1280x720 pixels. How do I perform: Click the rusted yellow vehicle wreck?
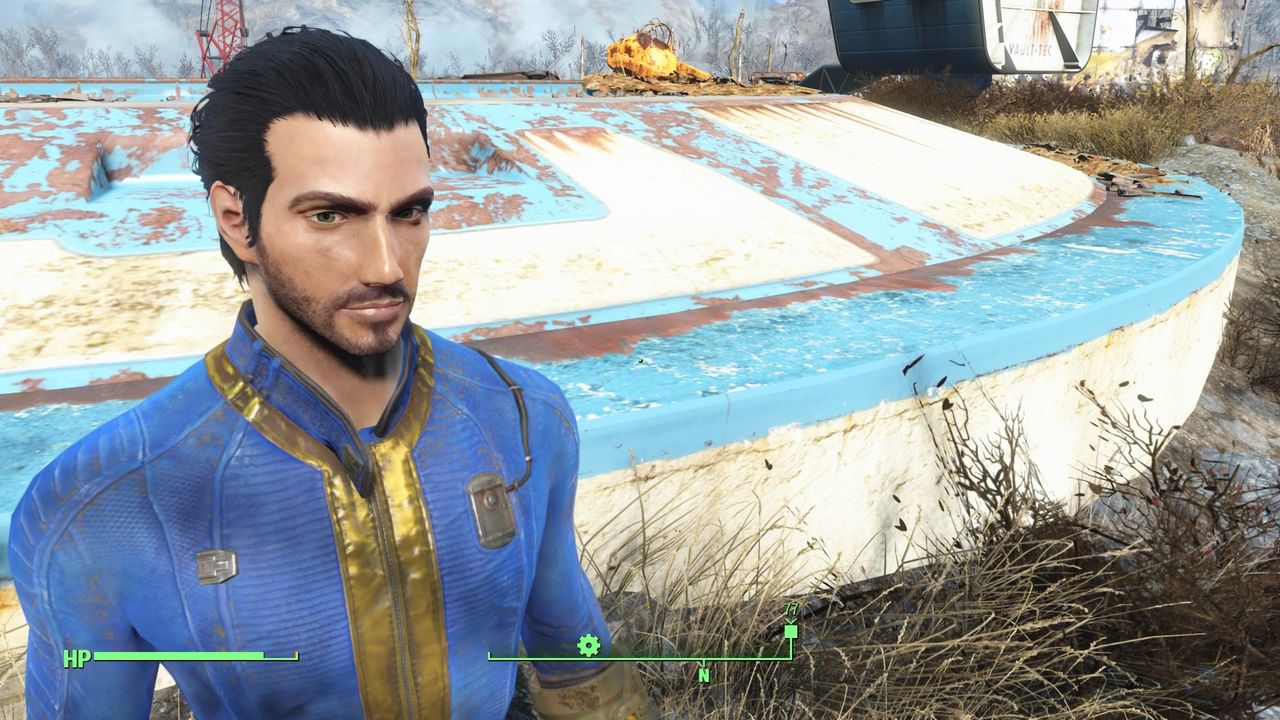[650, 50]
